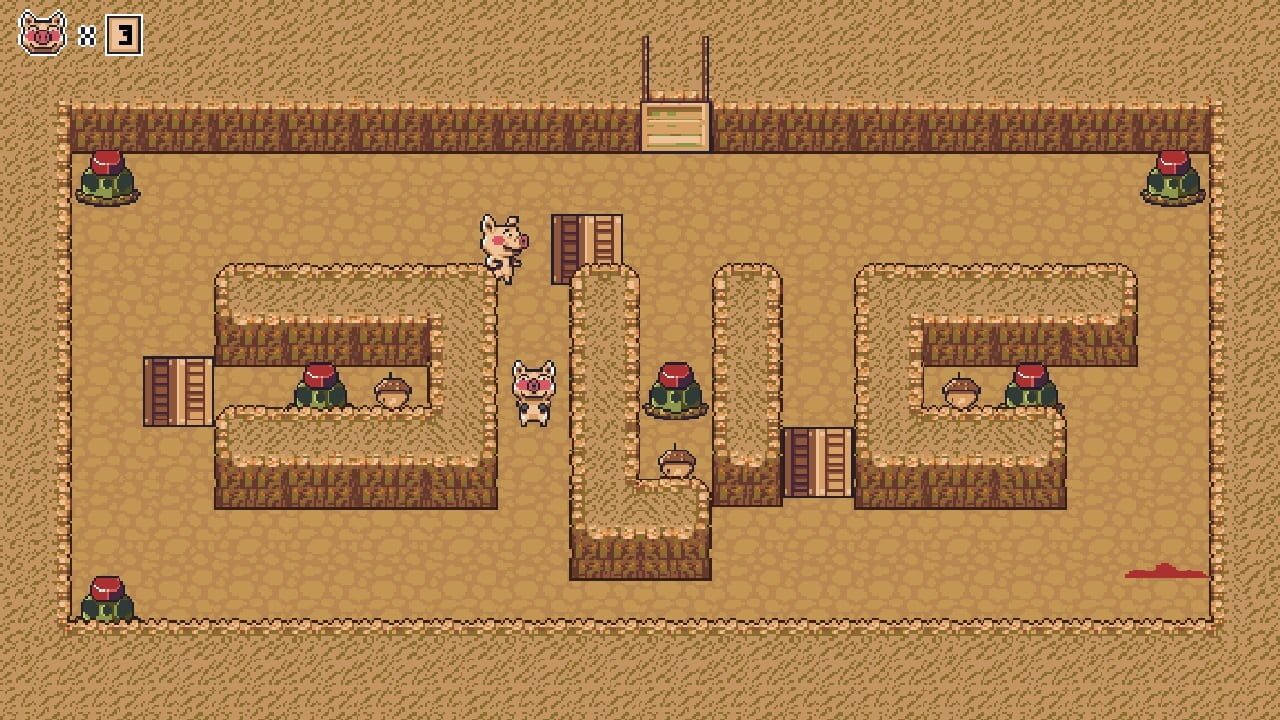This screenshot has width=1280, height=720.
Task: Select the jumping pig near the top crate
Action: pyautogui.click(x=502, y=245)
